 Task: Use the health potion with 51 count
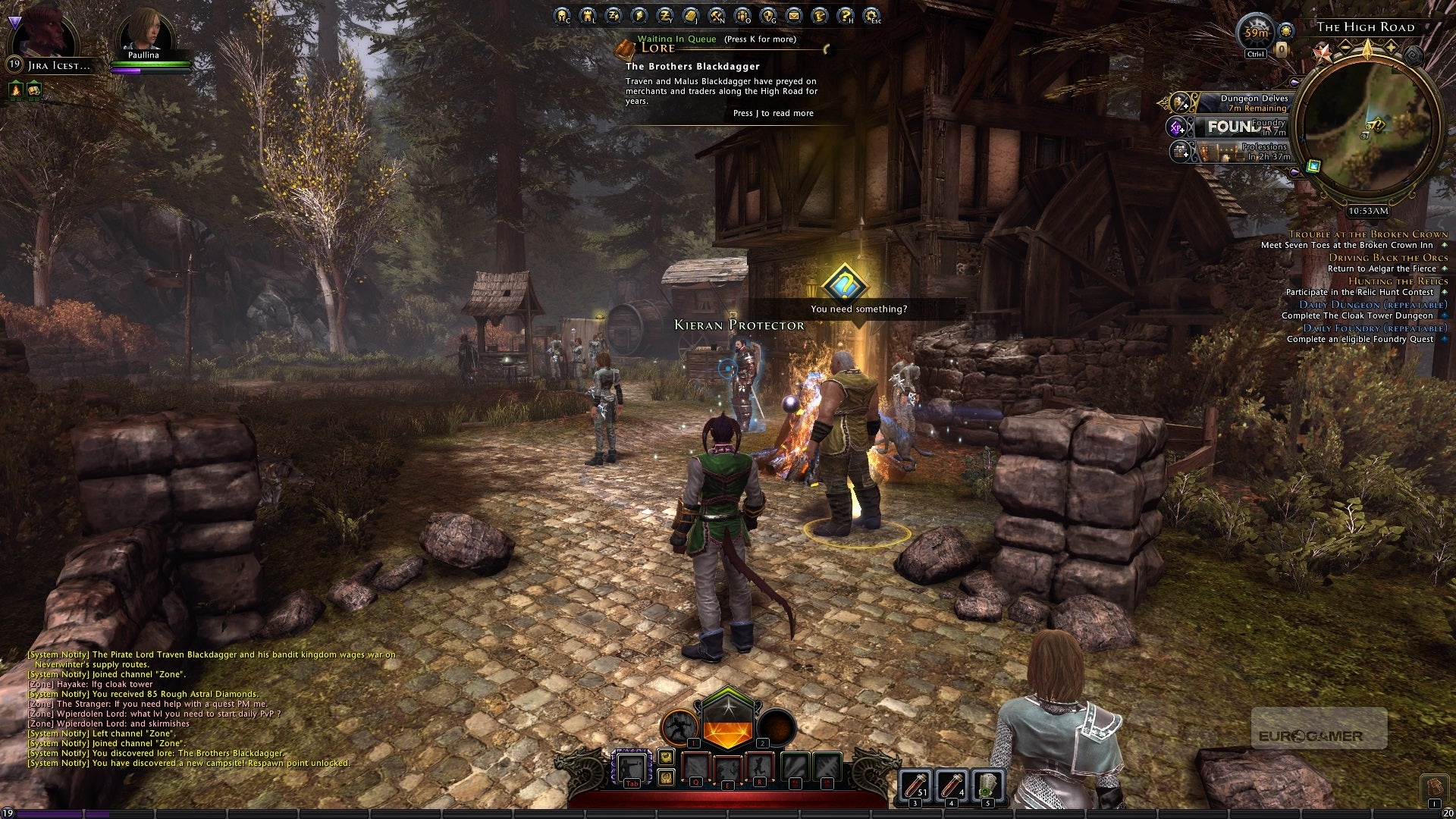click(x=916, y=784)
